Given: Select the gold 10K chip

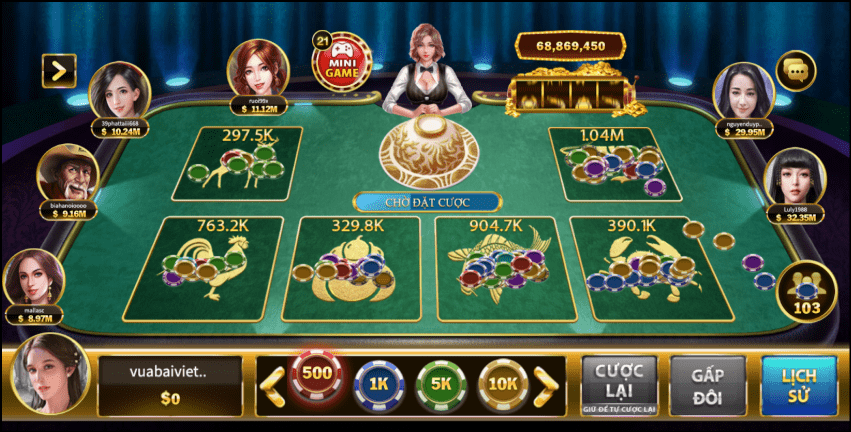Looking at the screenshot, I should coord(503,382).
